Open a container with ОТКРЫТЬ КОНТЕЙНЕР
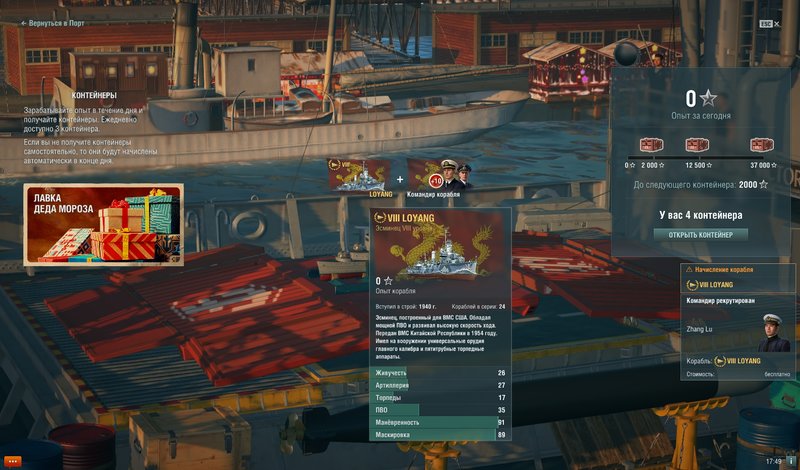 click(x=701, y=235)
